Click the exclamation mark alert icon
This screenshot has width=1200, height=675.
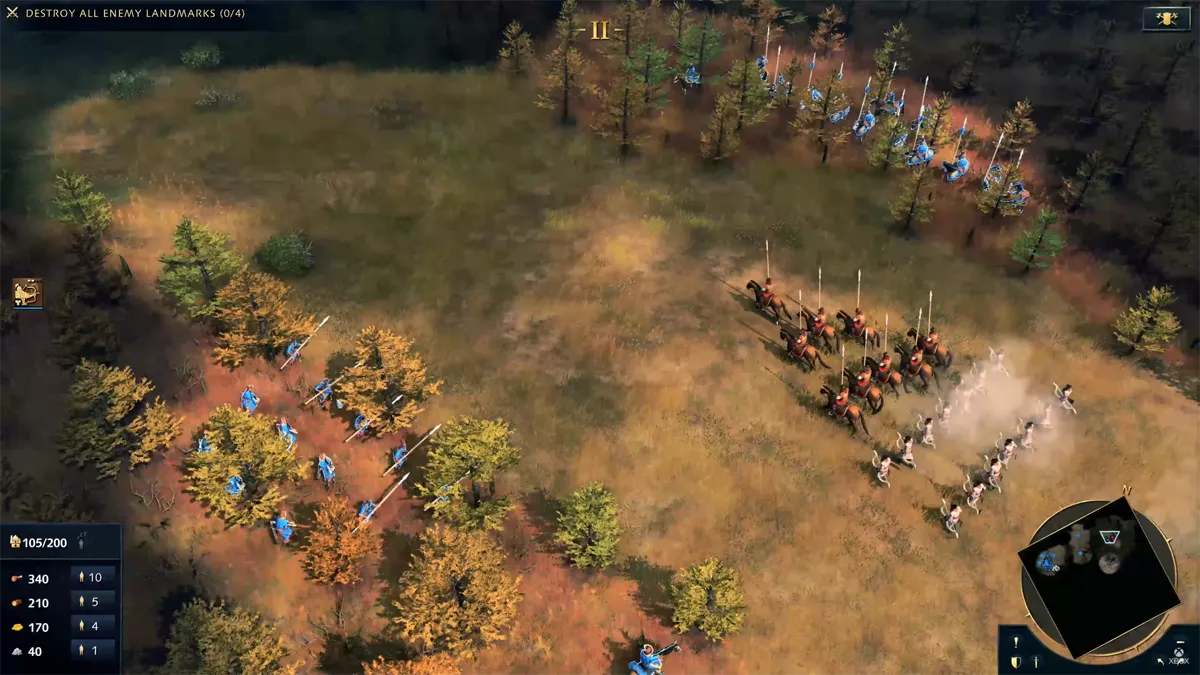pyautogui.click(x=1016, y=642)
